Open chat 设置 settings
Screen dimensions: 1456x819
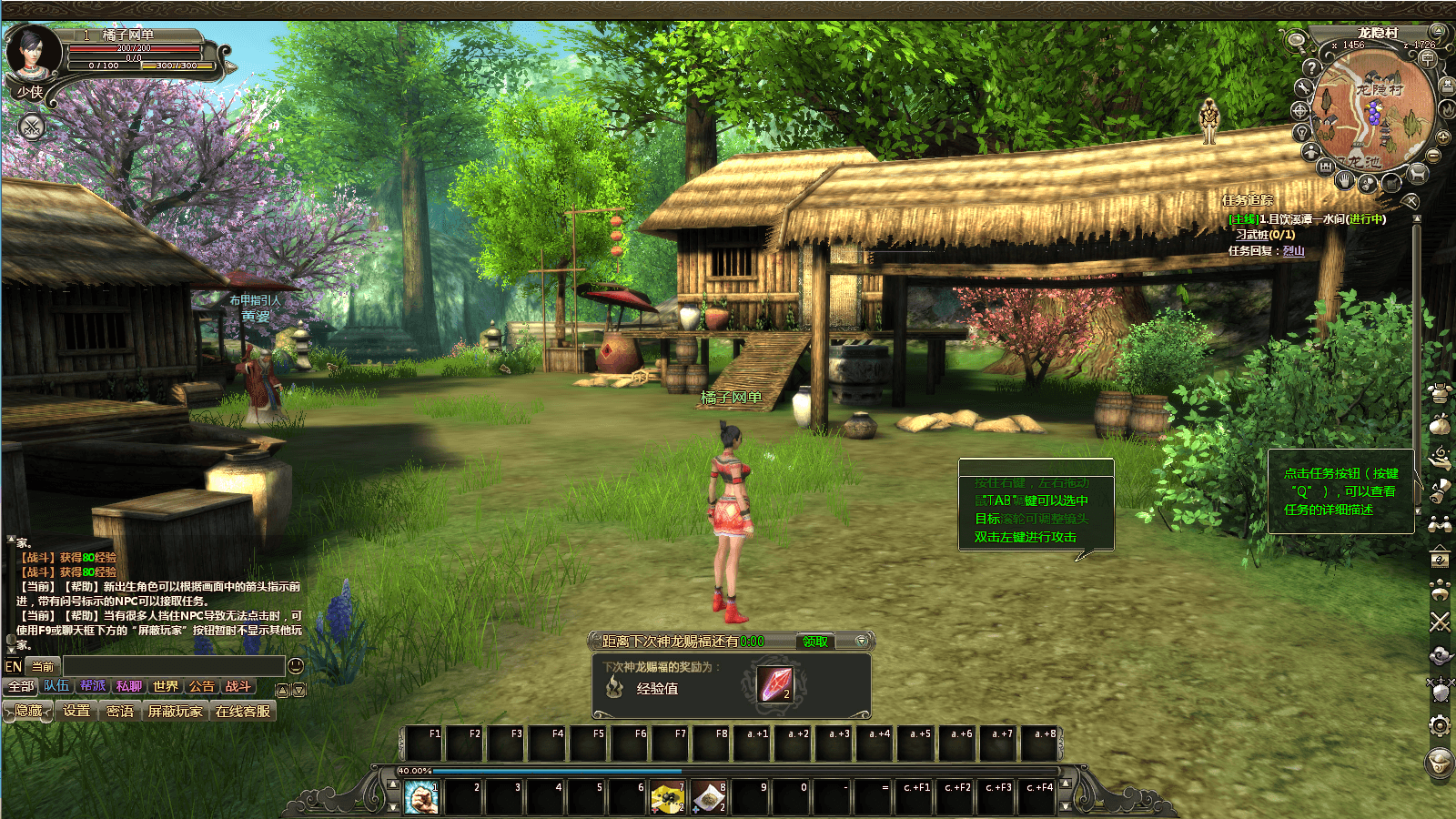(76, 711)
